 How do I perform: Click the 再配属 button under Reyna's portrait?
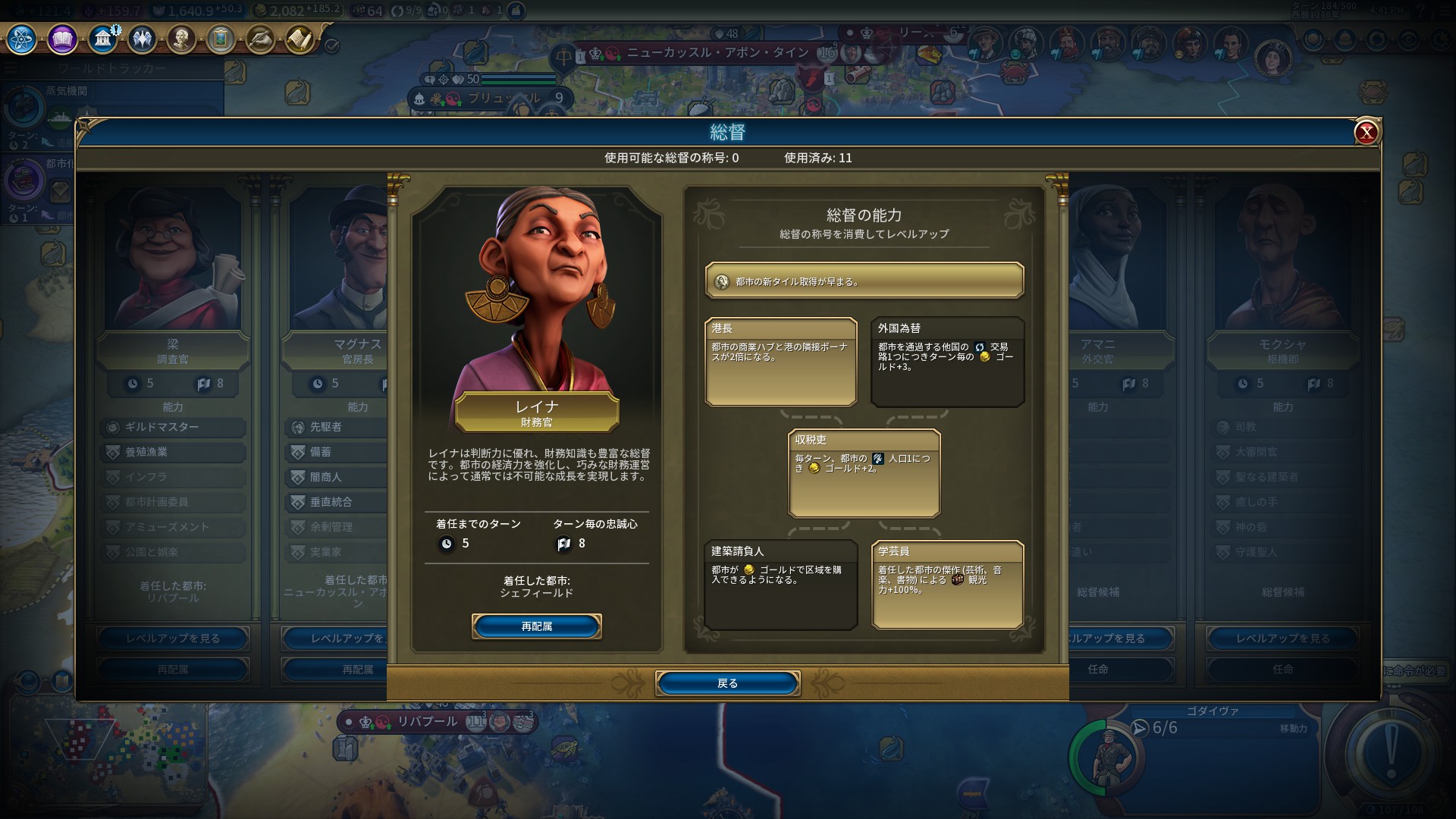coord(536,626)
